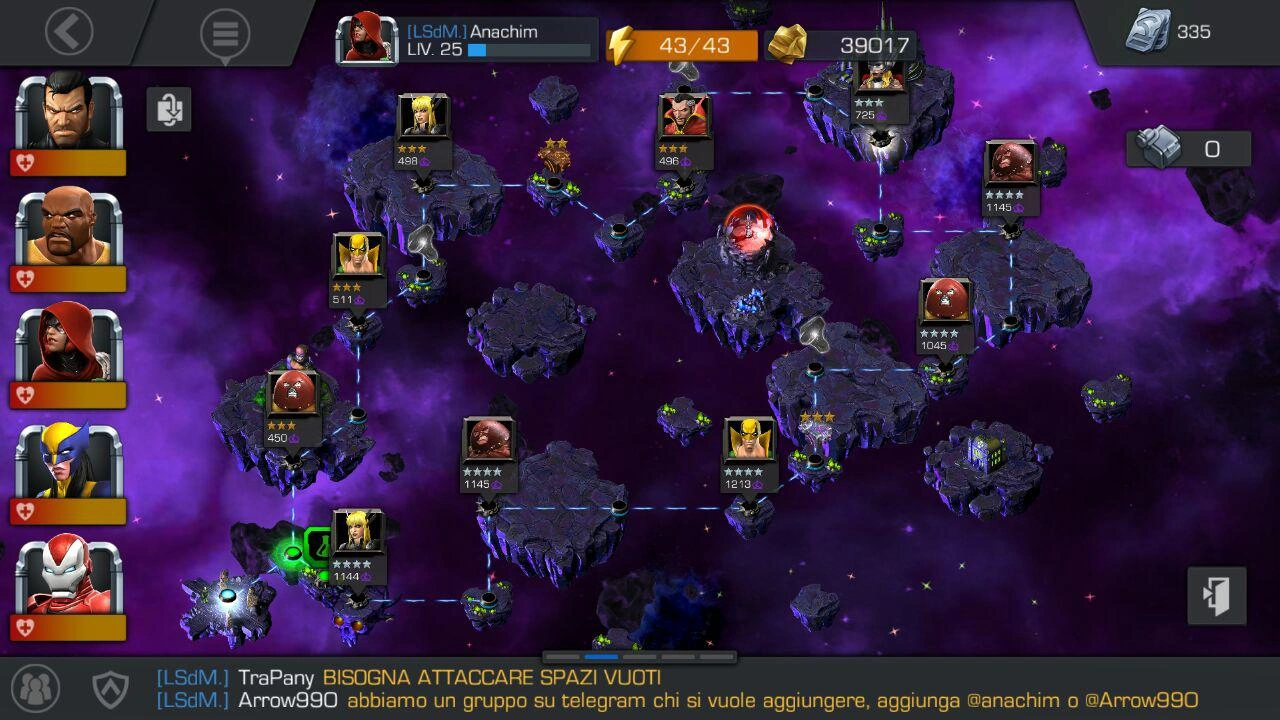The width and height of the screenshot is (1280, 720).
Task: Select the Punisher team portrait
Action: point(69,112)
